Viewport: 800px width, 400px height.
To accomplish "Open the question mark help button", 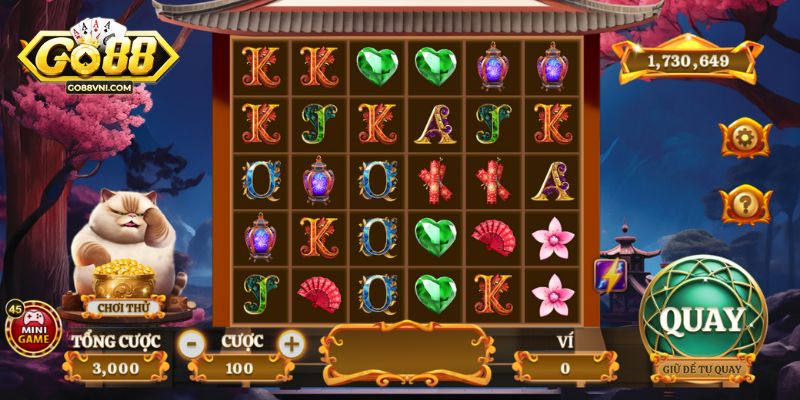I will (744, 205).
